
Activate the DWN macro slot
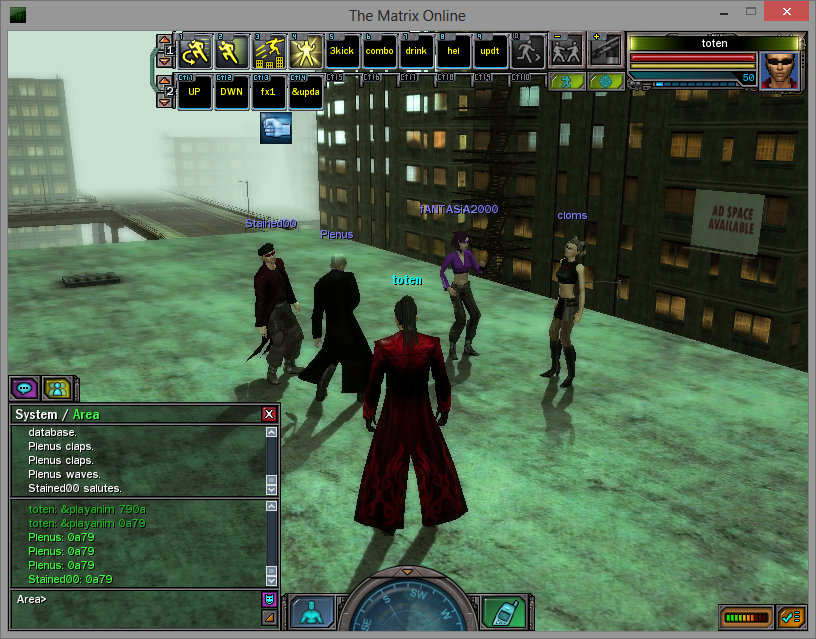pos(232,92)
